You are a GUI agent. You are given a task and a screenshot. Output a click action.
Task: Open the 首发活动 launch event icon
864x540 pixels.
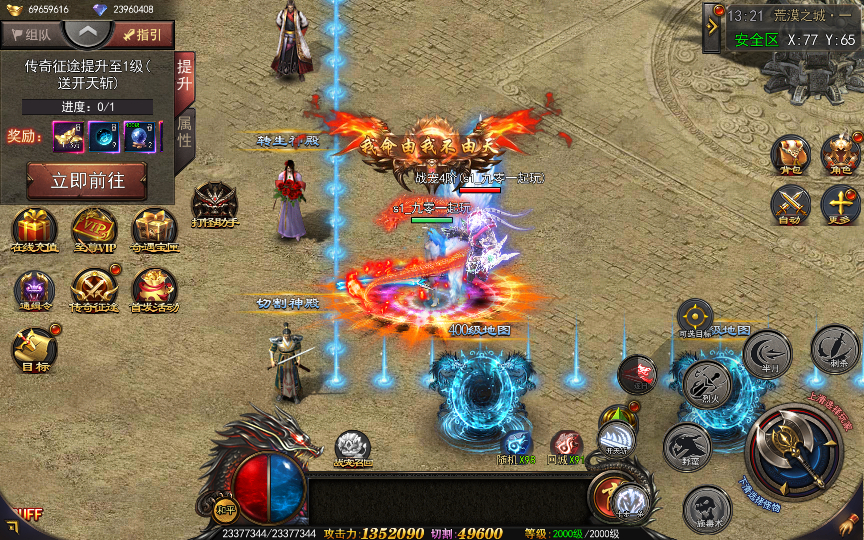click(x=154, y=290)
